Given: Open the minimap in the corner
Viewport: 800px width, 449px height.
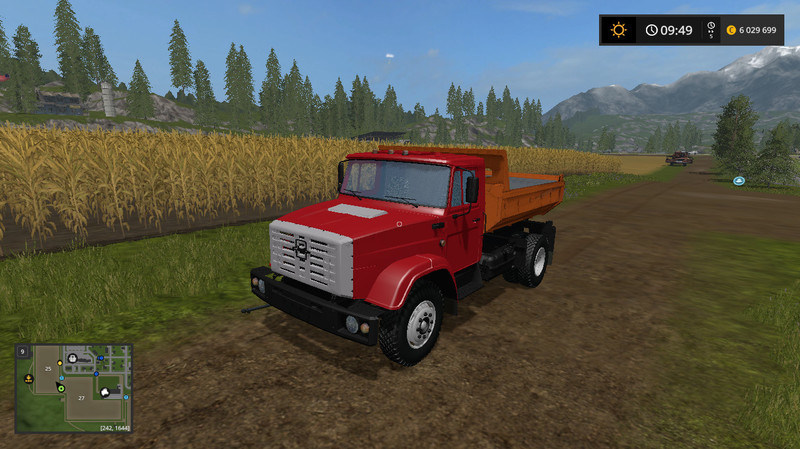Looking at the screenshot, I should tap(73, 389).
